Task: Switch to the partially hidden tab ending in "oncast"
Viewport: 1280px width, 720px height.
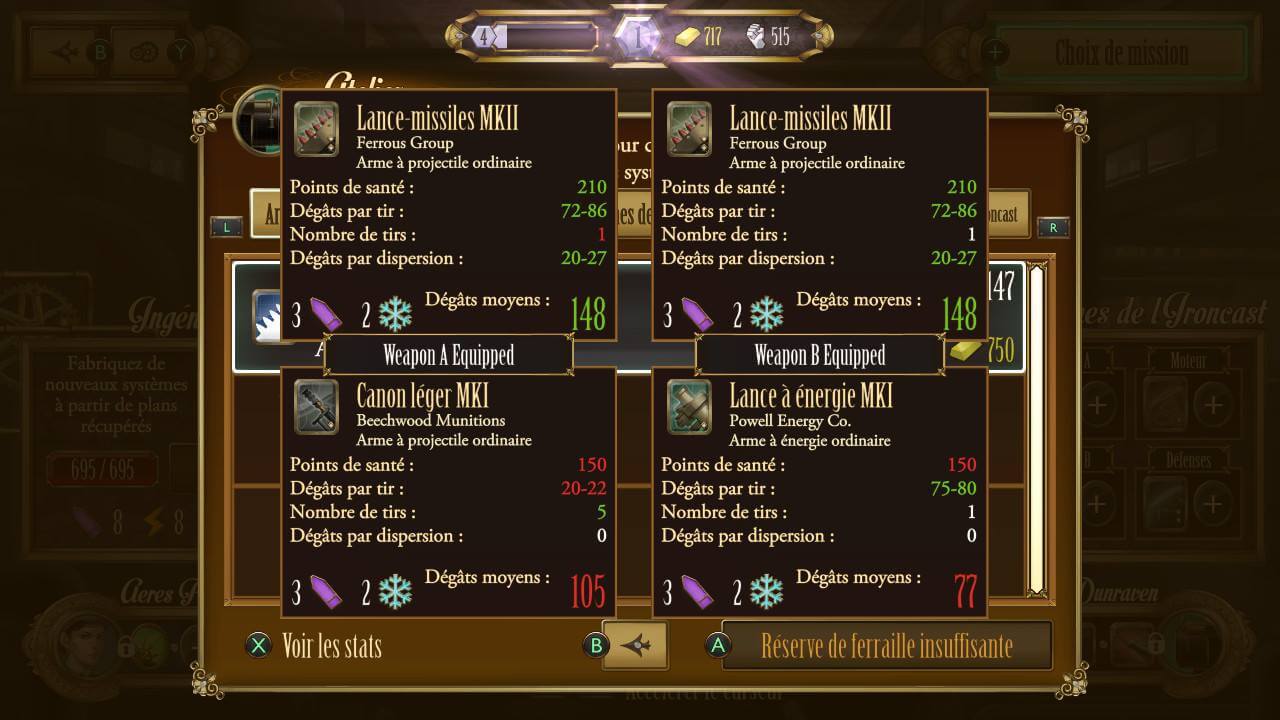Action: point(1007,214)
